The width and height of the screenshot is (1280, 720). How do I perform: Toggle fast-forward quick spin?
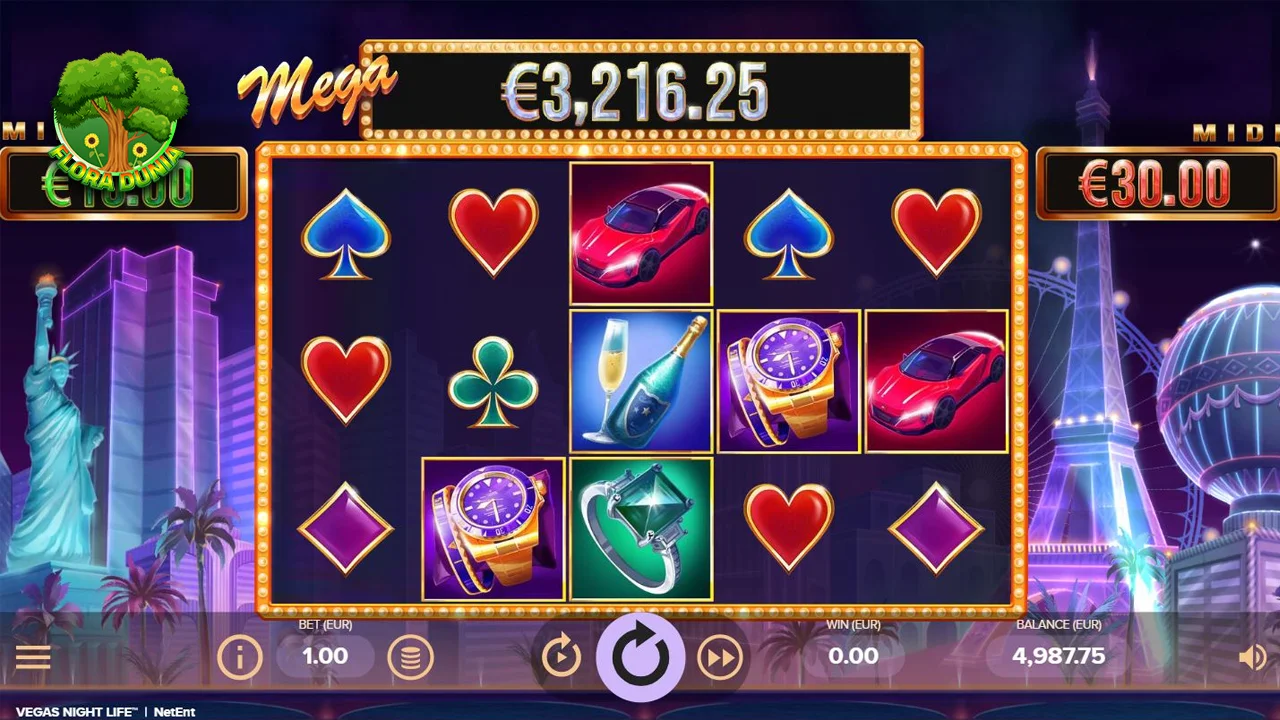point(720,657)
